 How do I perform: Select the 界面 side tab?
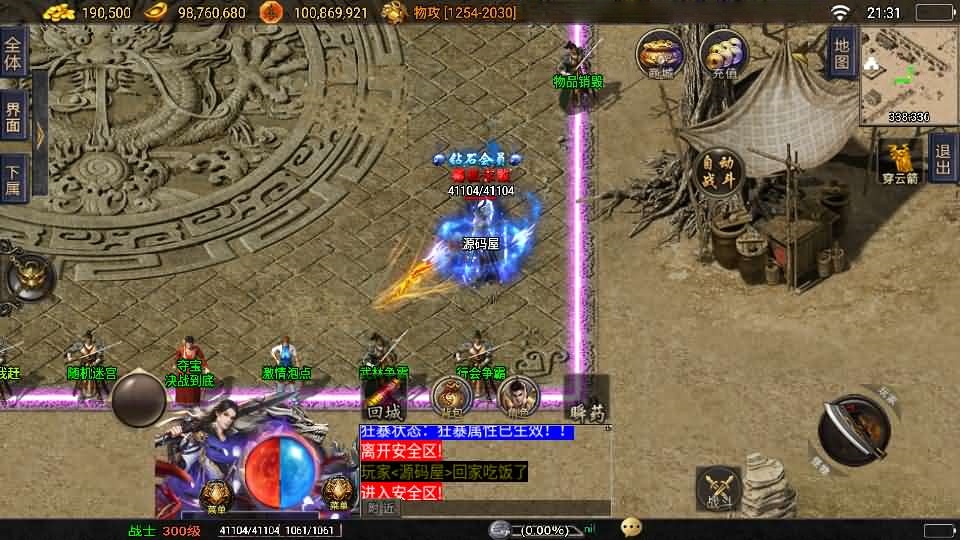point(13,118)
